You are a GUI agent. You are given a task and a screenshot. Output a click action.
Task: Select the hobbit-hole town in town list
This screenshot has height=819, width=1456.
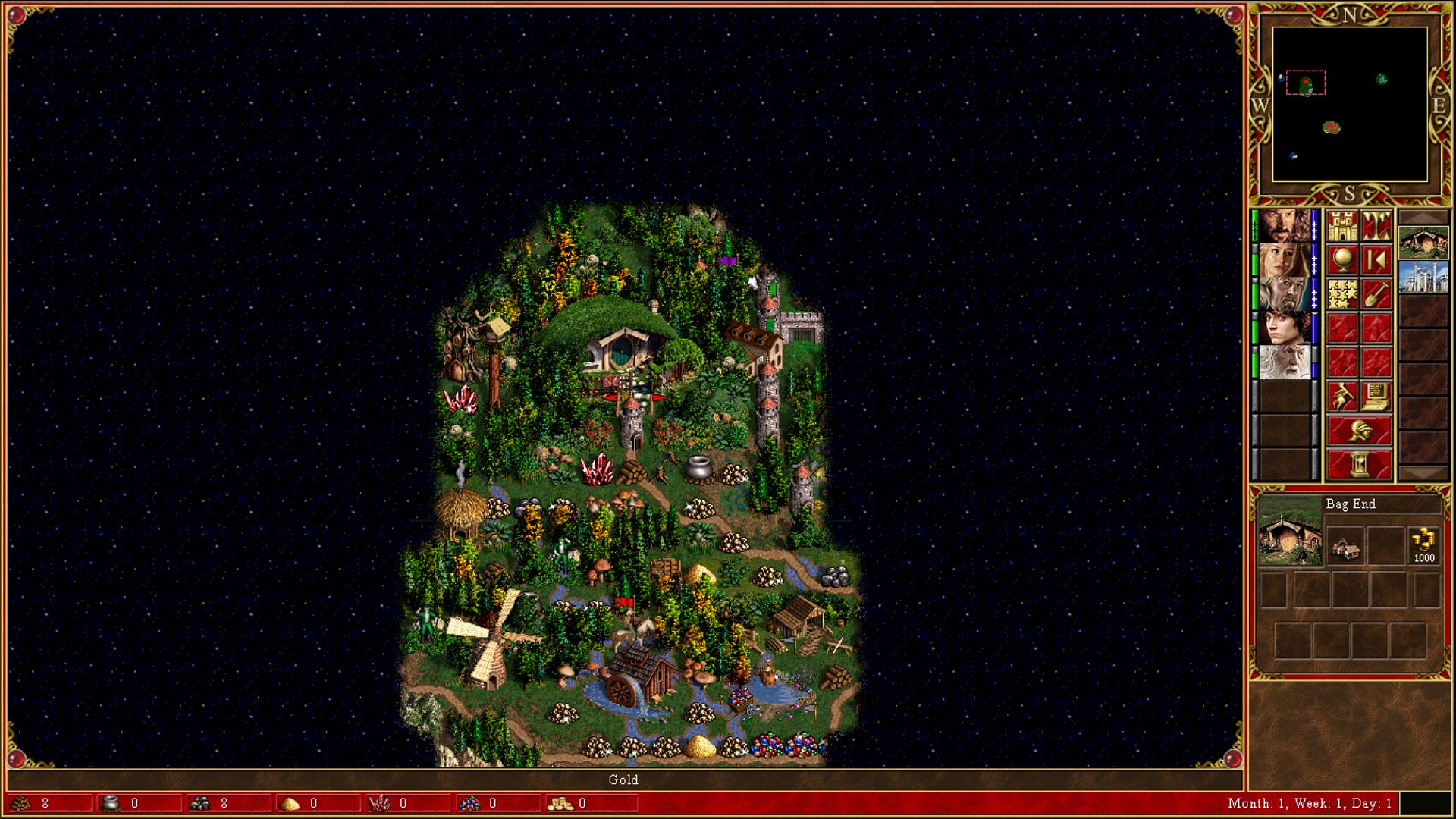(1423, 243)
